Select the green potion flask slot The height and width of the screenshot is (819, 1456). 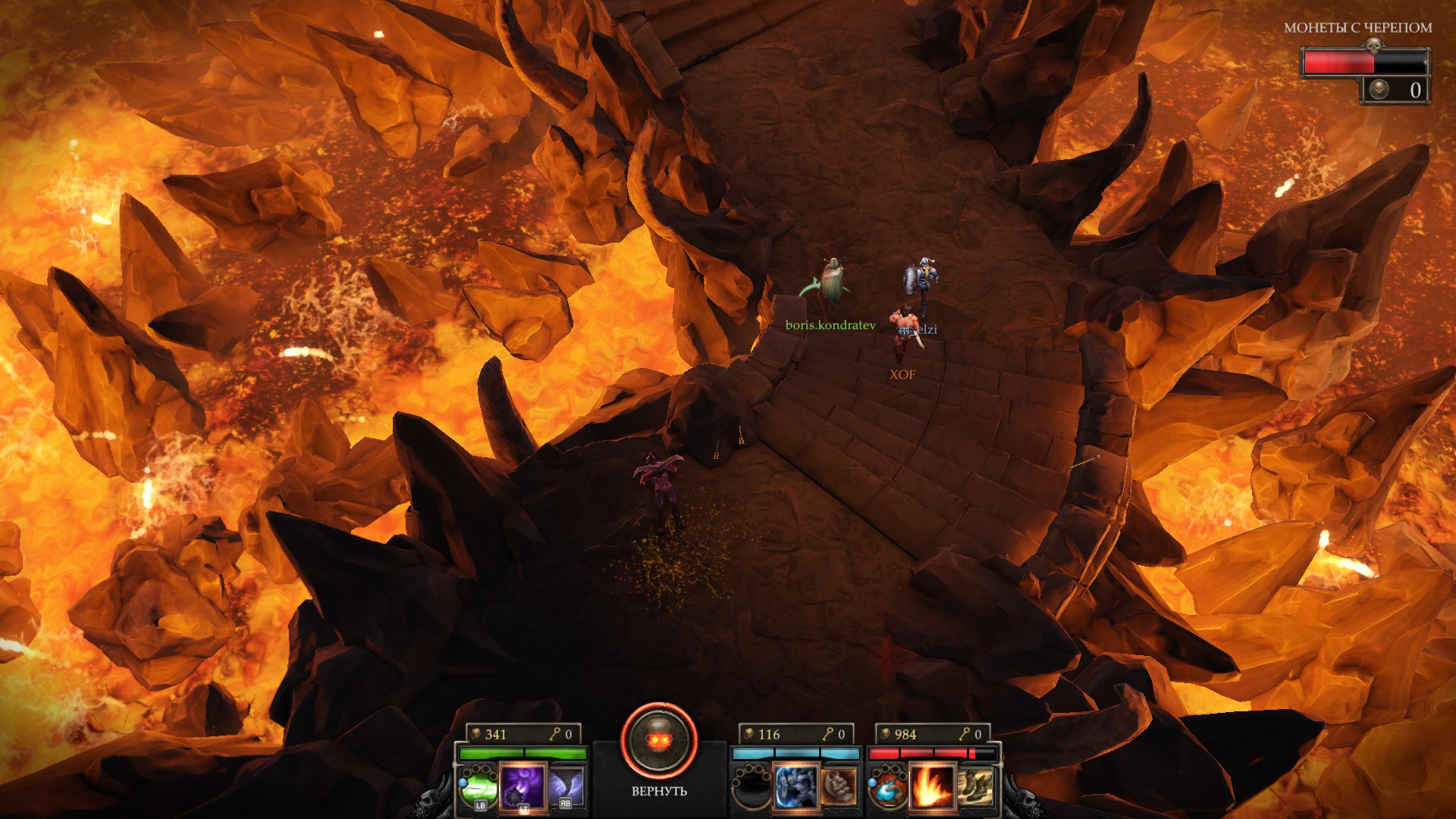[x=479, y=787]
